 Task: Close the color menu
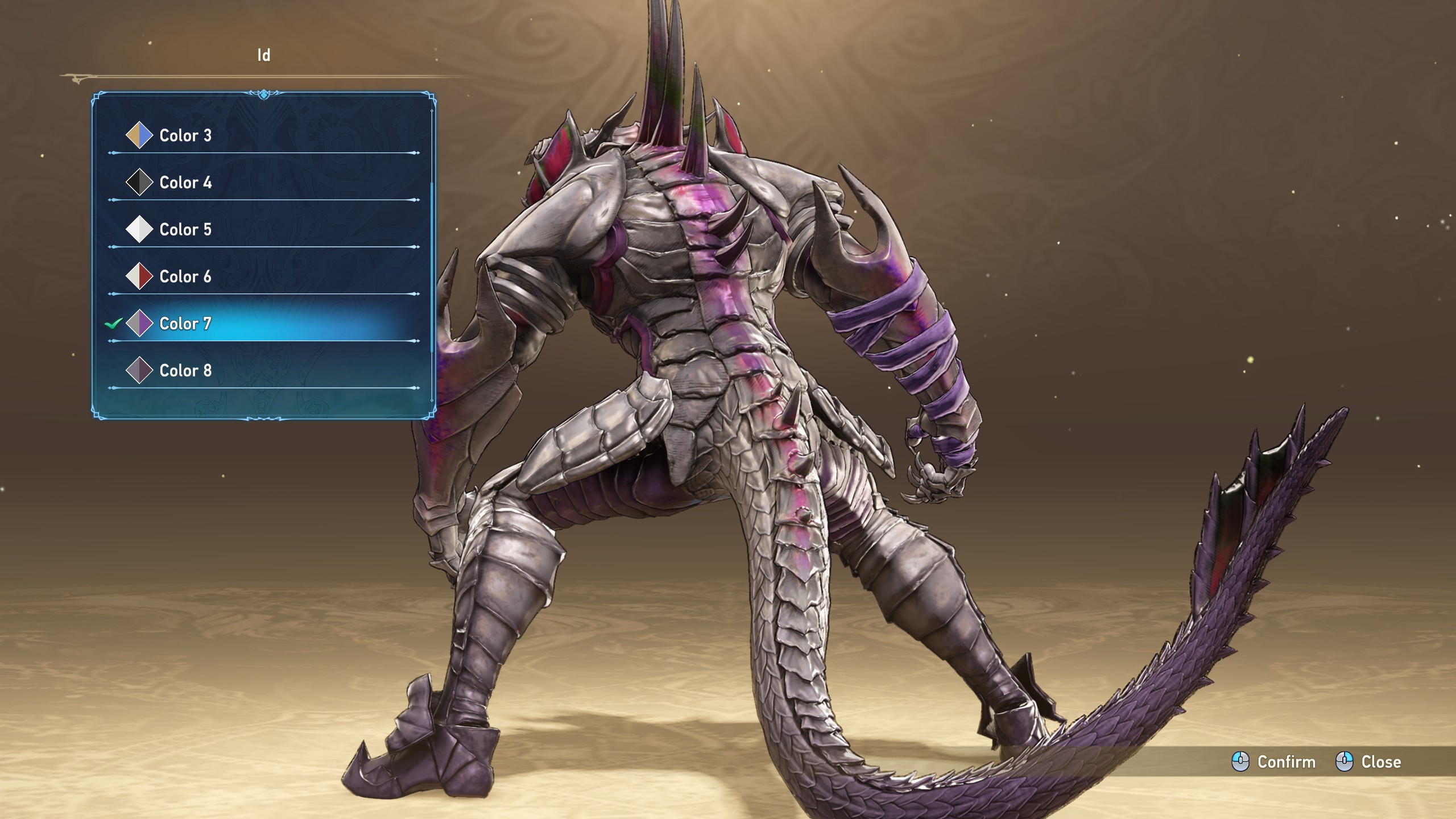point(1368,762)
